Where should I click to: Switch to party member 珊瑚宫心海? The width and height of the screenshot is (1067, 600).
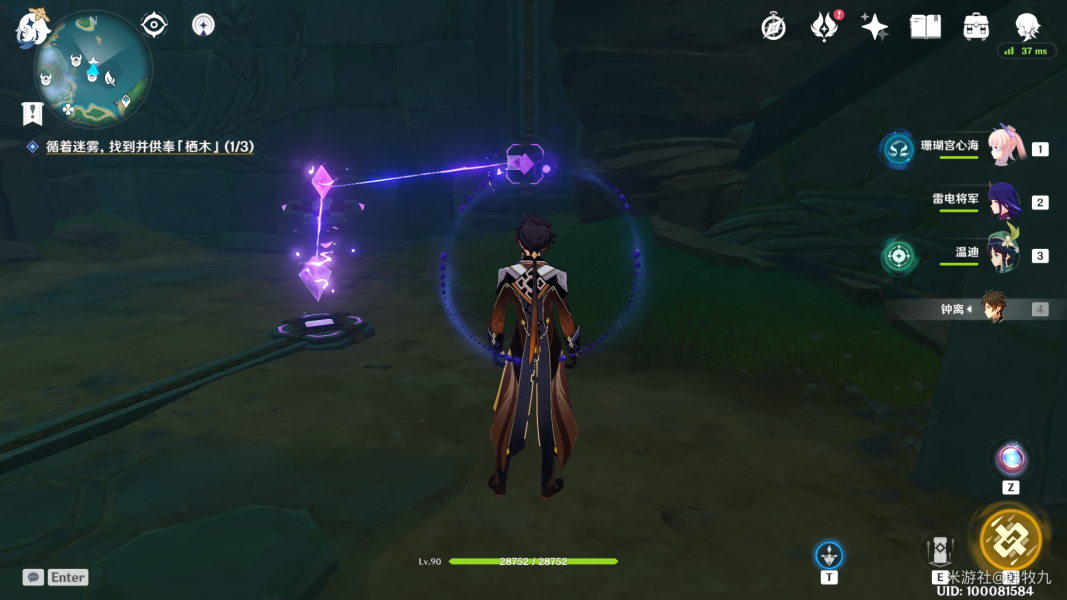click(x=1005, y=147)
